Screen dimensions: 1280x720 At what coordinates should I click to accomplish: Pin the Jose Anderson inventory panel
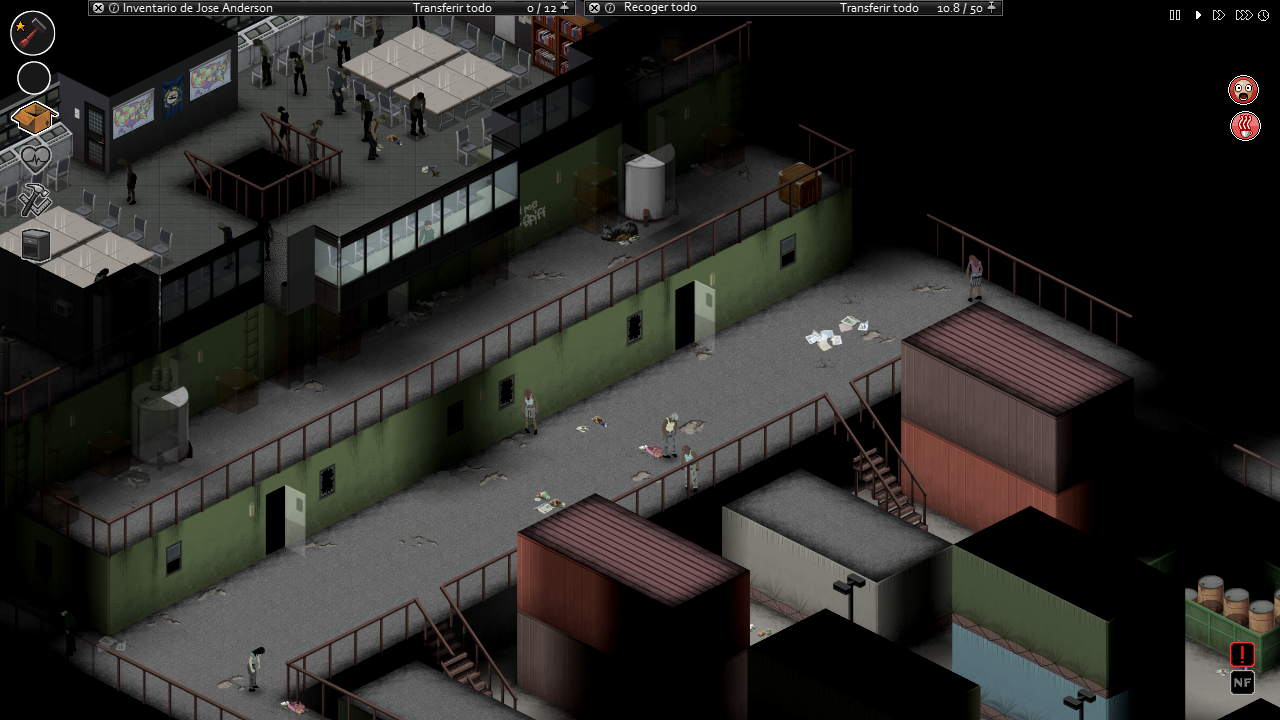tap(565, 8)
